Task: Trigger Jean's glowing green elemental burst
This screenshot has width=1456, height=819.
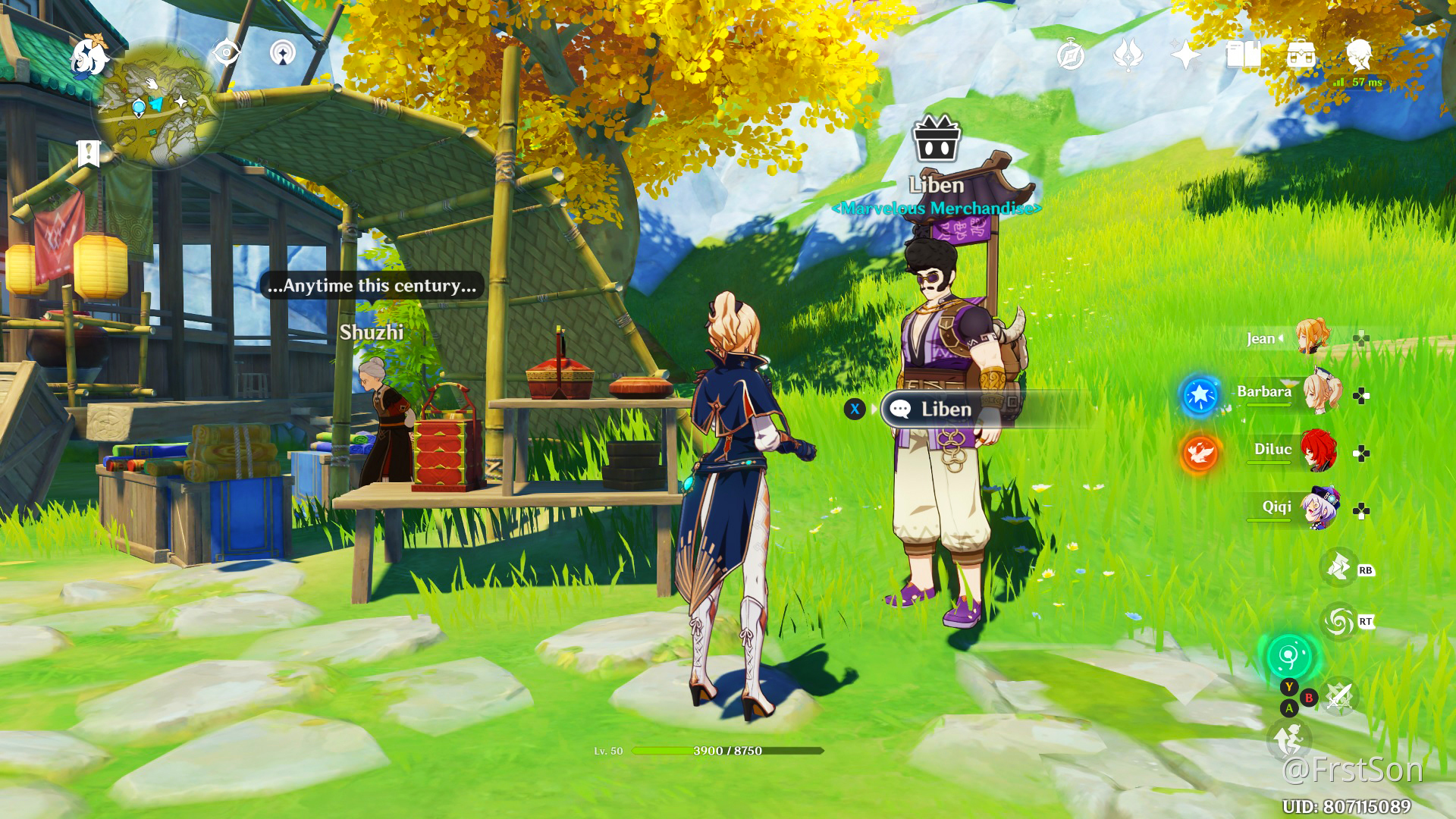Action: [1289, 656]
